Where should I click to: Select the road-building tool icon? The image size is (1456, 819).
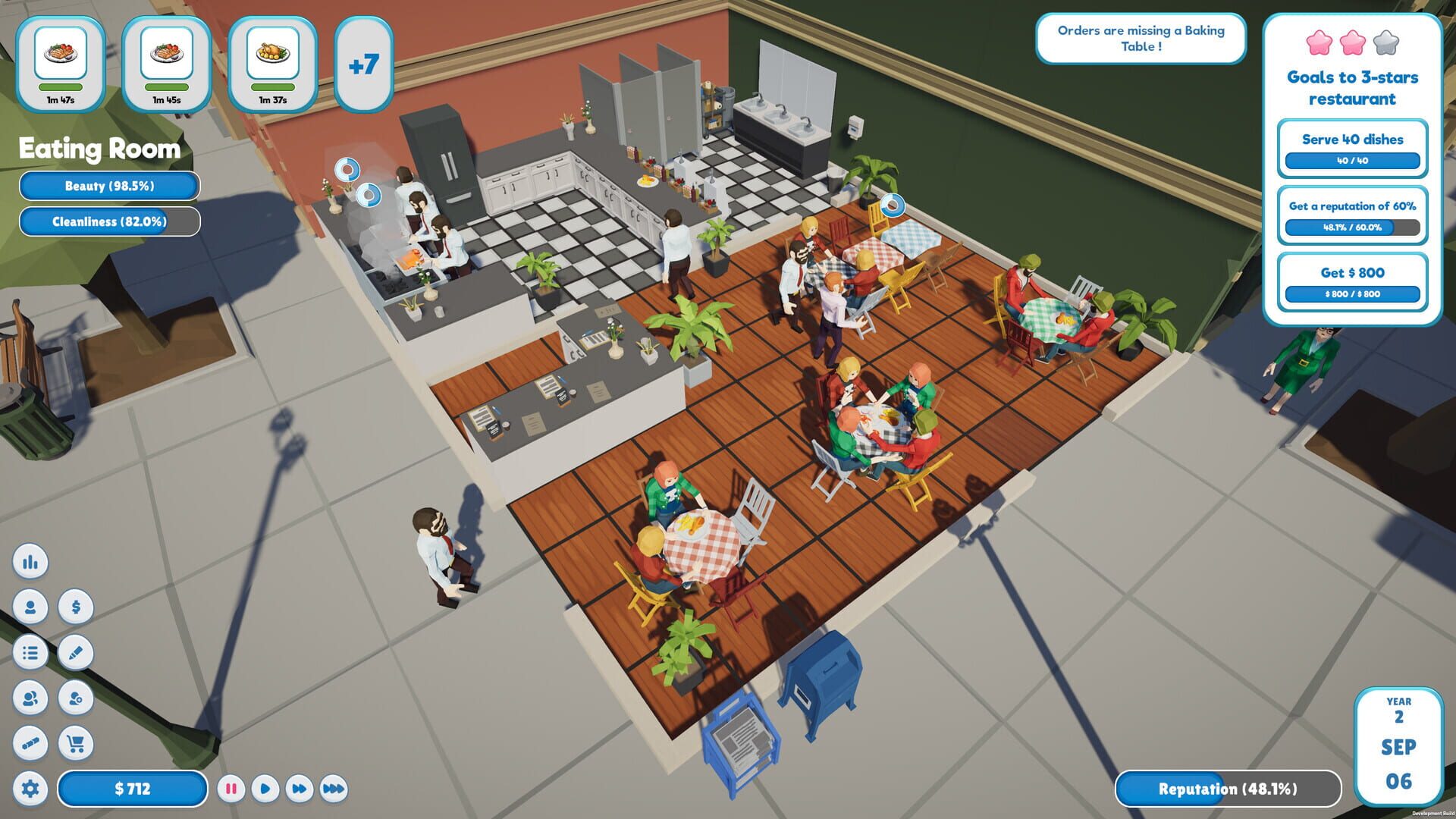tap(30, 743)
